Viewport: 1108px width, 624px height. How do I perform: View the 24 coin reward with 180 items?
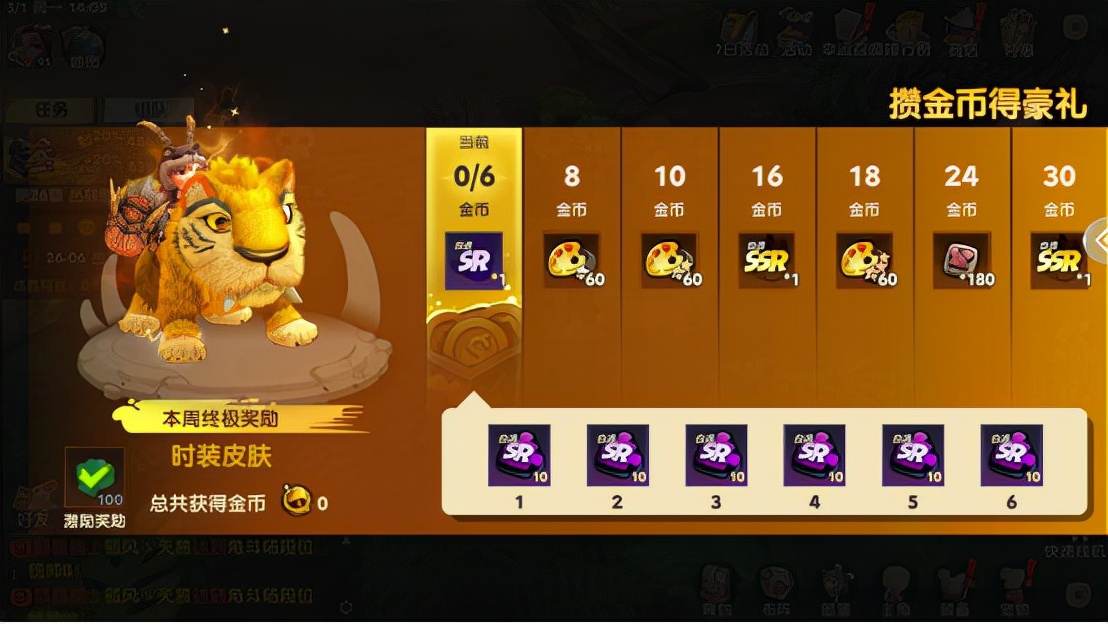coord(962,260)
